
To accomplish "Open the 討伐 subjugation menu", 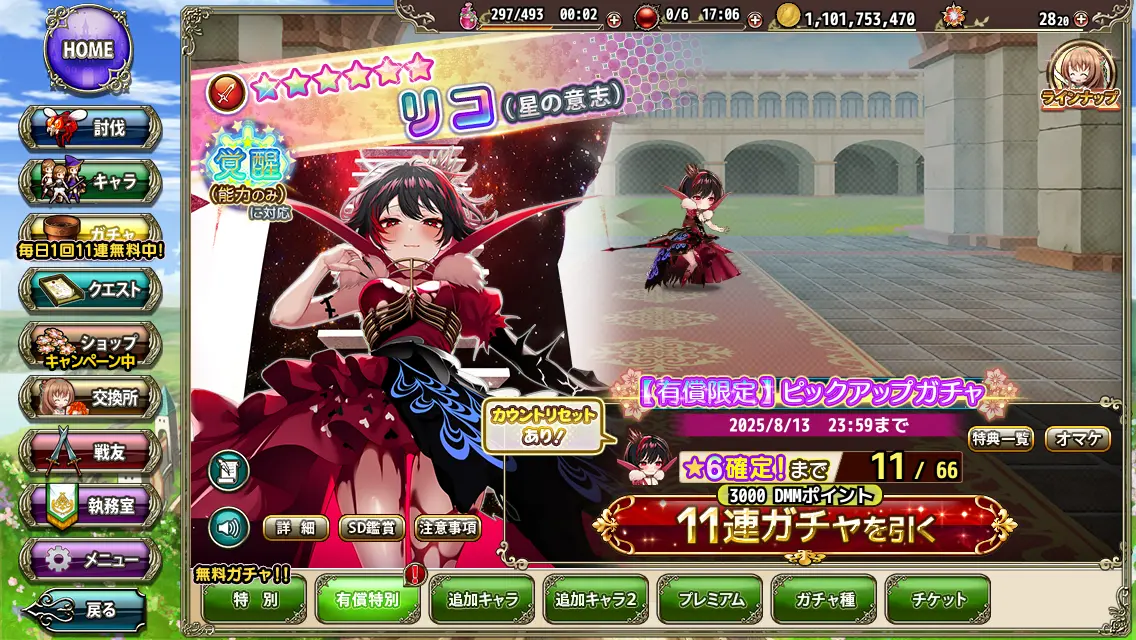I will tap(91, 128).
